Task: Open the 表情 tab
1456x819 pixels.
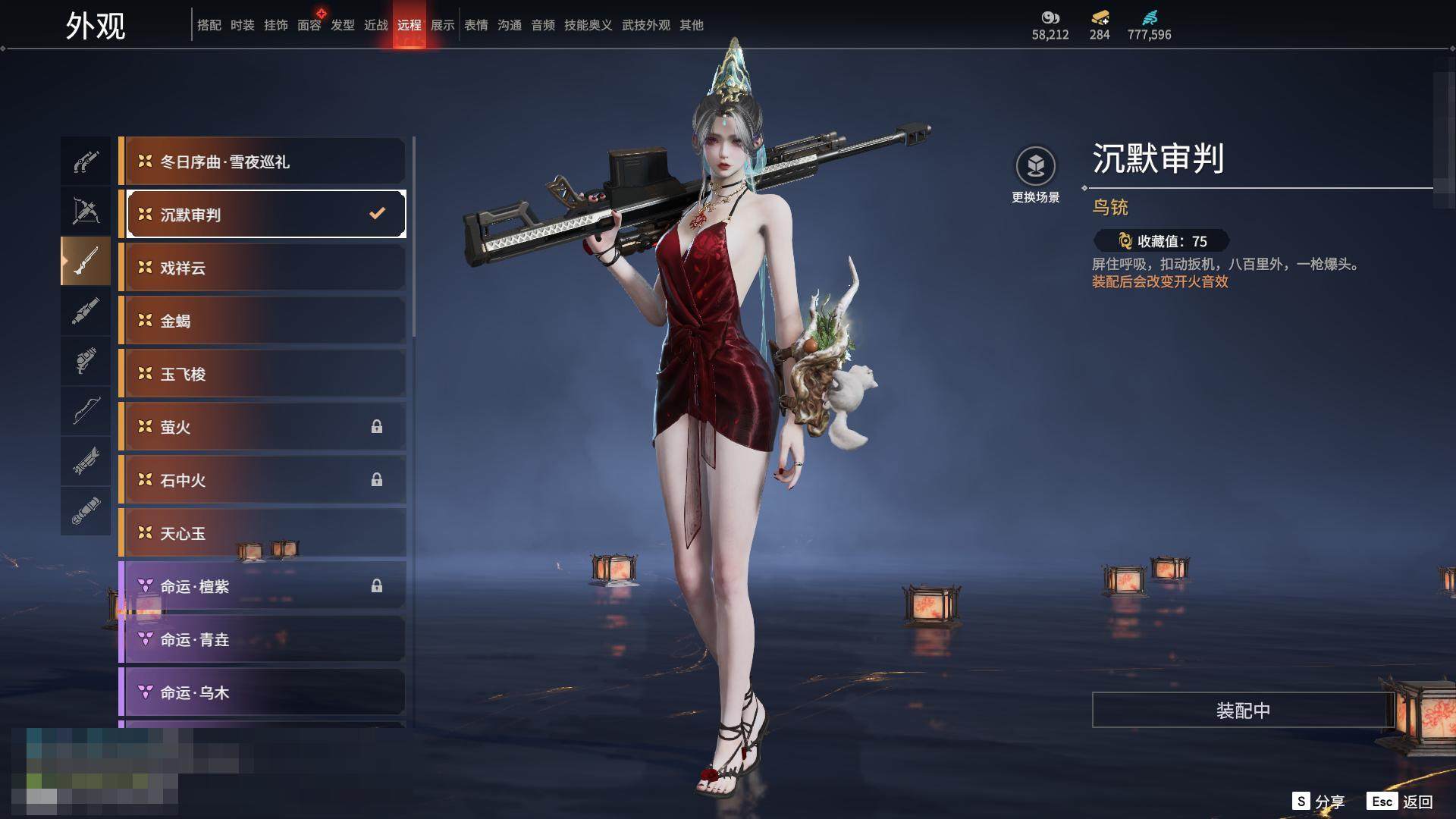Action: click(476, 25)
